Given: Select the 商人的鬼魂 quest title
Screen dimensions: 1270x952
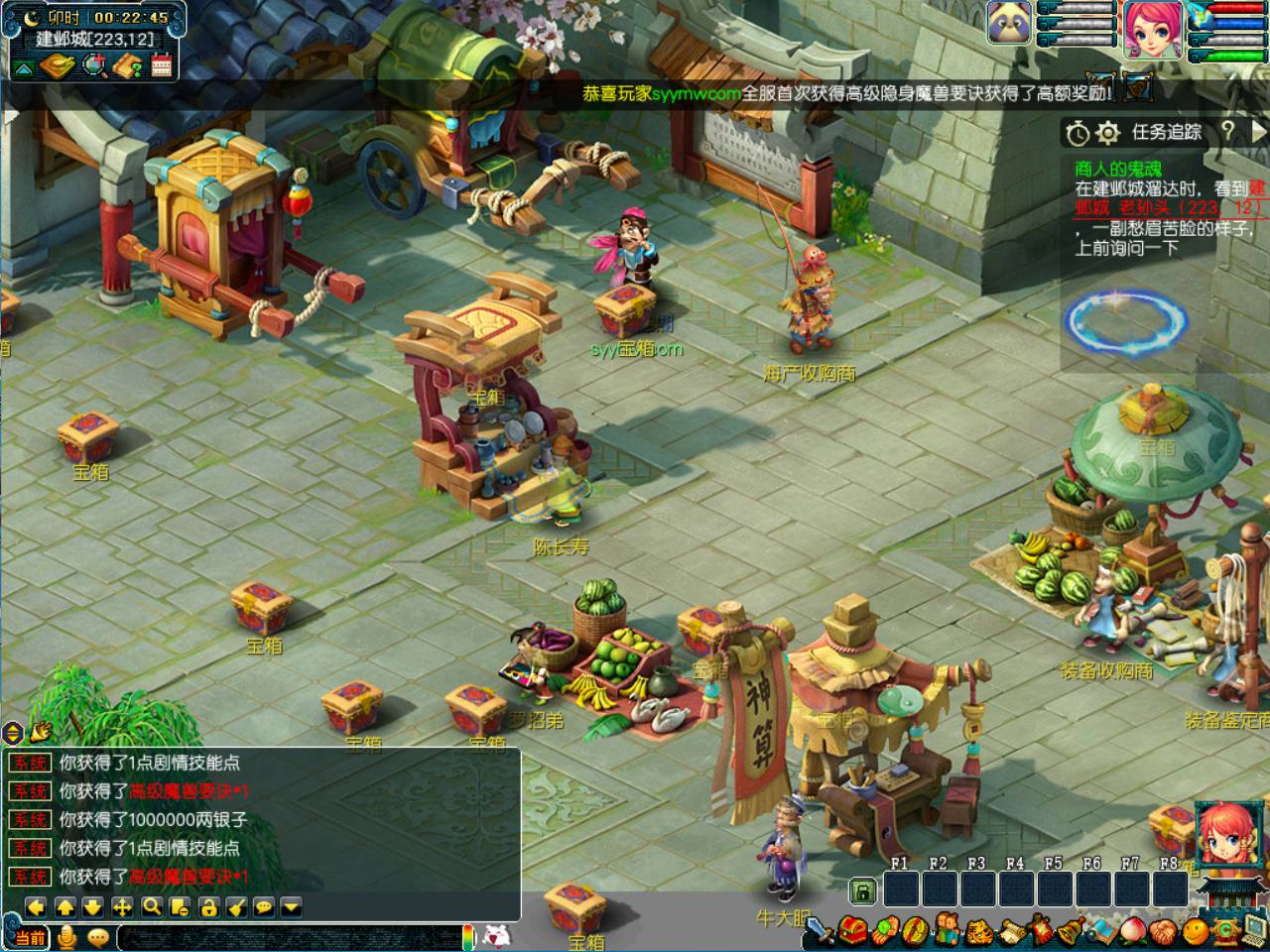Looking at the screenshot, I should click(x=1117, y=167).
